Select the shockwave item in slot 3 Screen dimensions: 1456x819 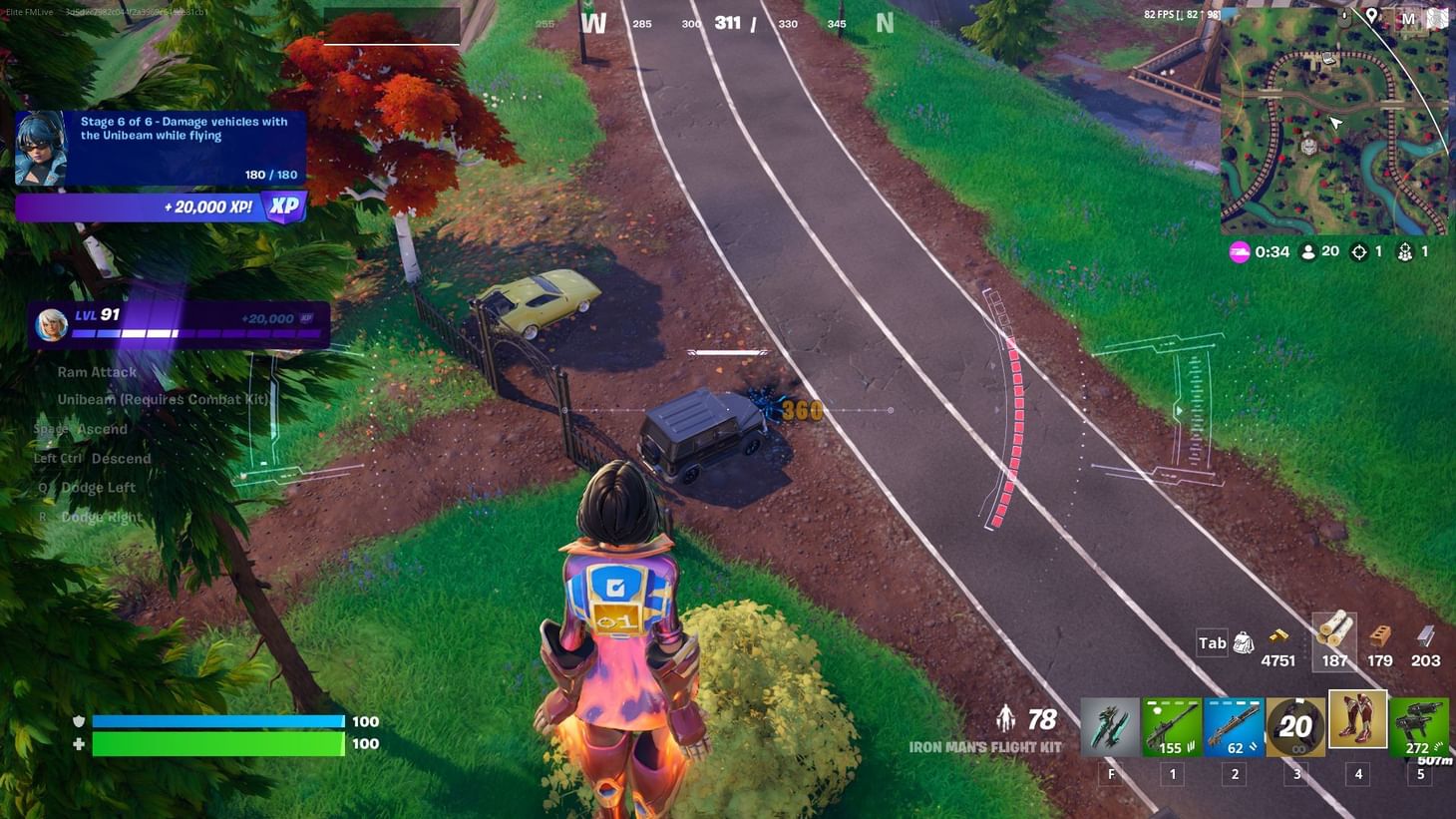[x=1296, y=727]
